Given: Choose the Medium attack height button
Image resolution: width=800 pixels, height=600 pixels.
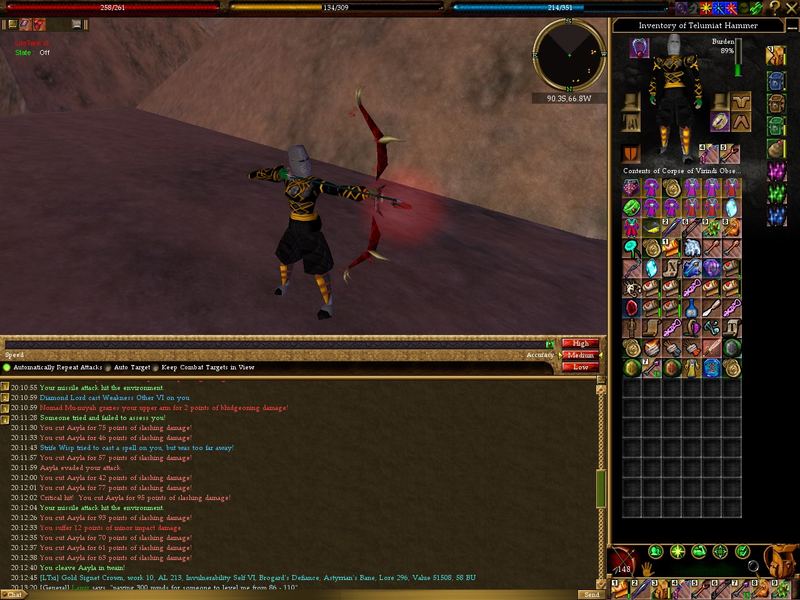Looking at the screenshot, I should pos(580,355).
